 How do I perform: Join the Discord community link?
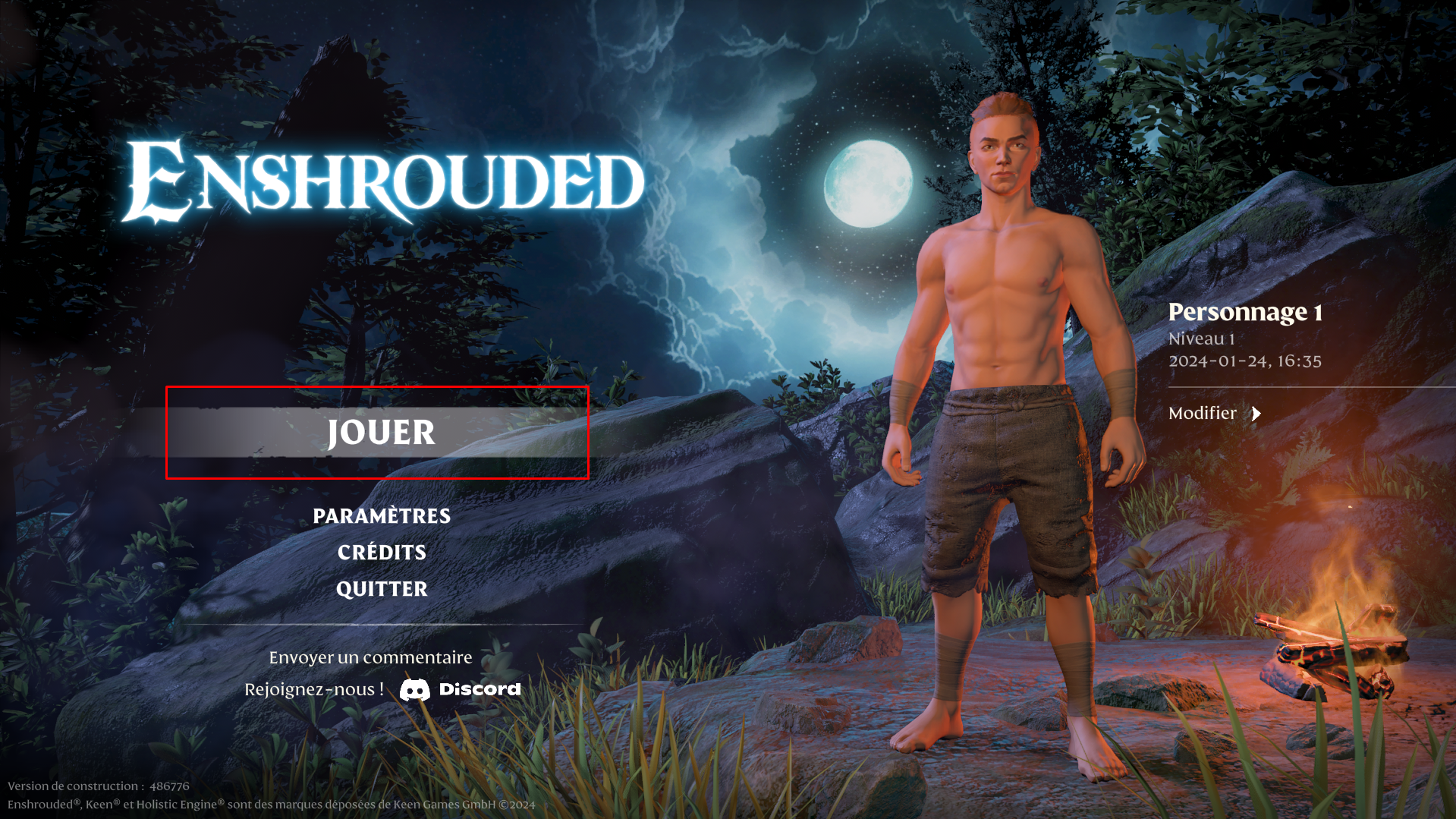[x=461, y=689]
